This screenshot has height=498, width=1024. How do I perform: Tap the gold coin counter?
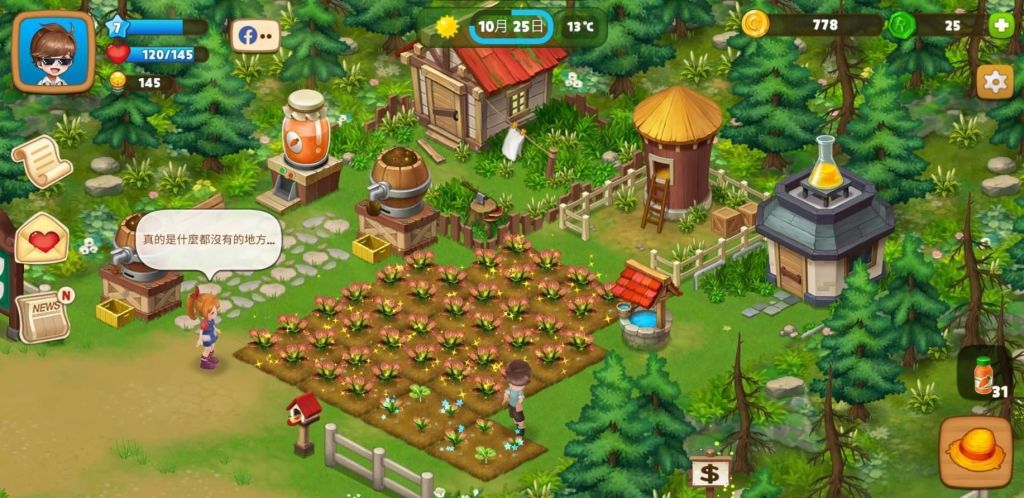tap(812, 25)
